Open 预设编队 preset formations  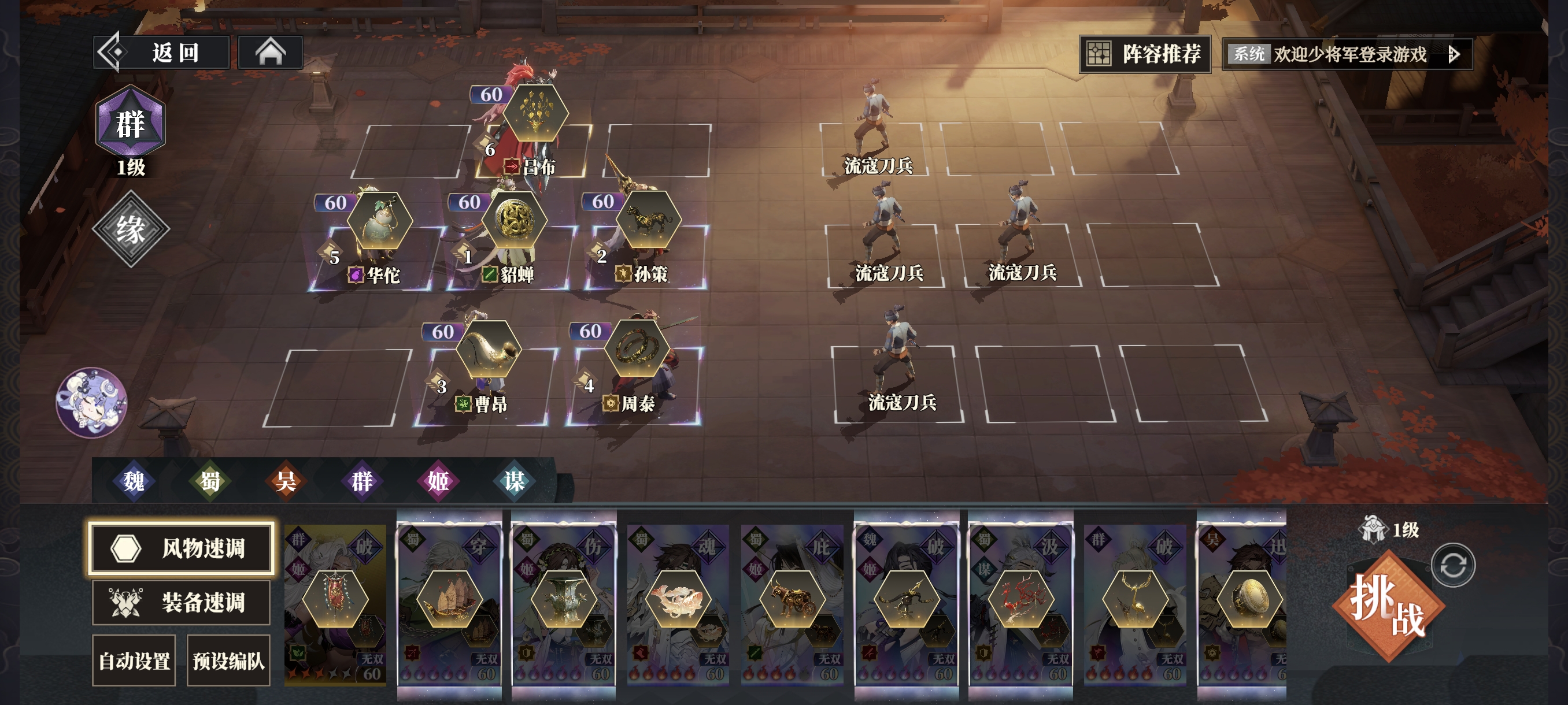[228, 661]
